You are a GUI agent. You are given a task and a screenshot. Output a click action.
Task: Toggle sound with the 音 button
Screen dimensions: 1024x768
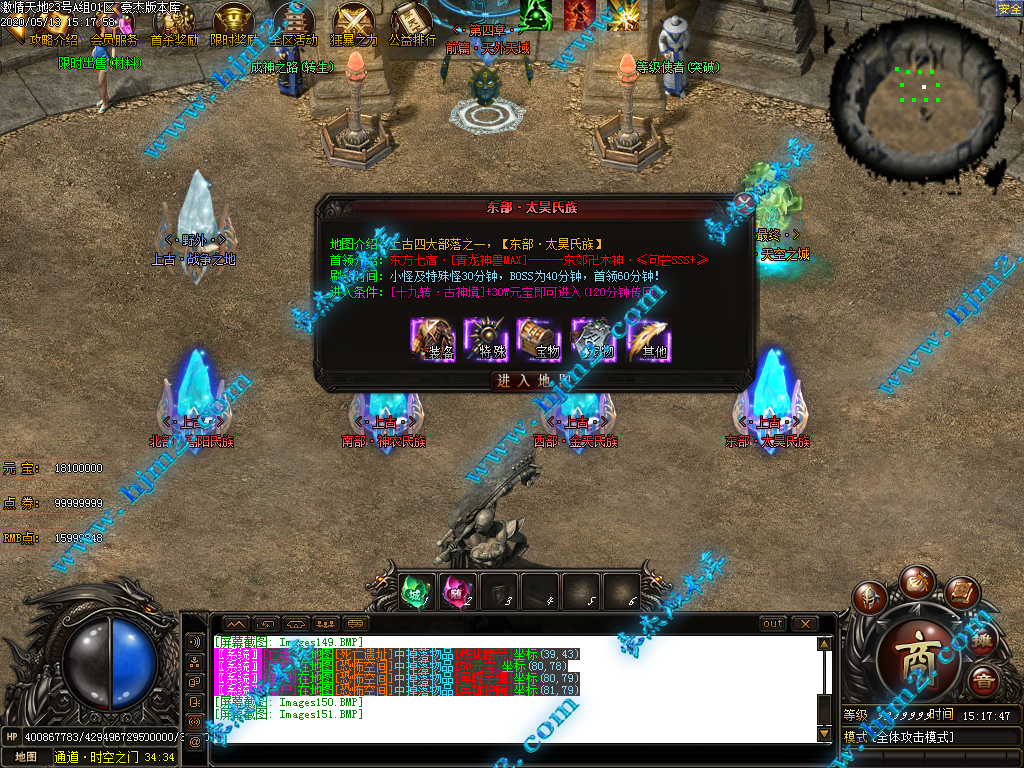[x=983, y=682]
